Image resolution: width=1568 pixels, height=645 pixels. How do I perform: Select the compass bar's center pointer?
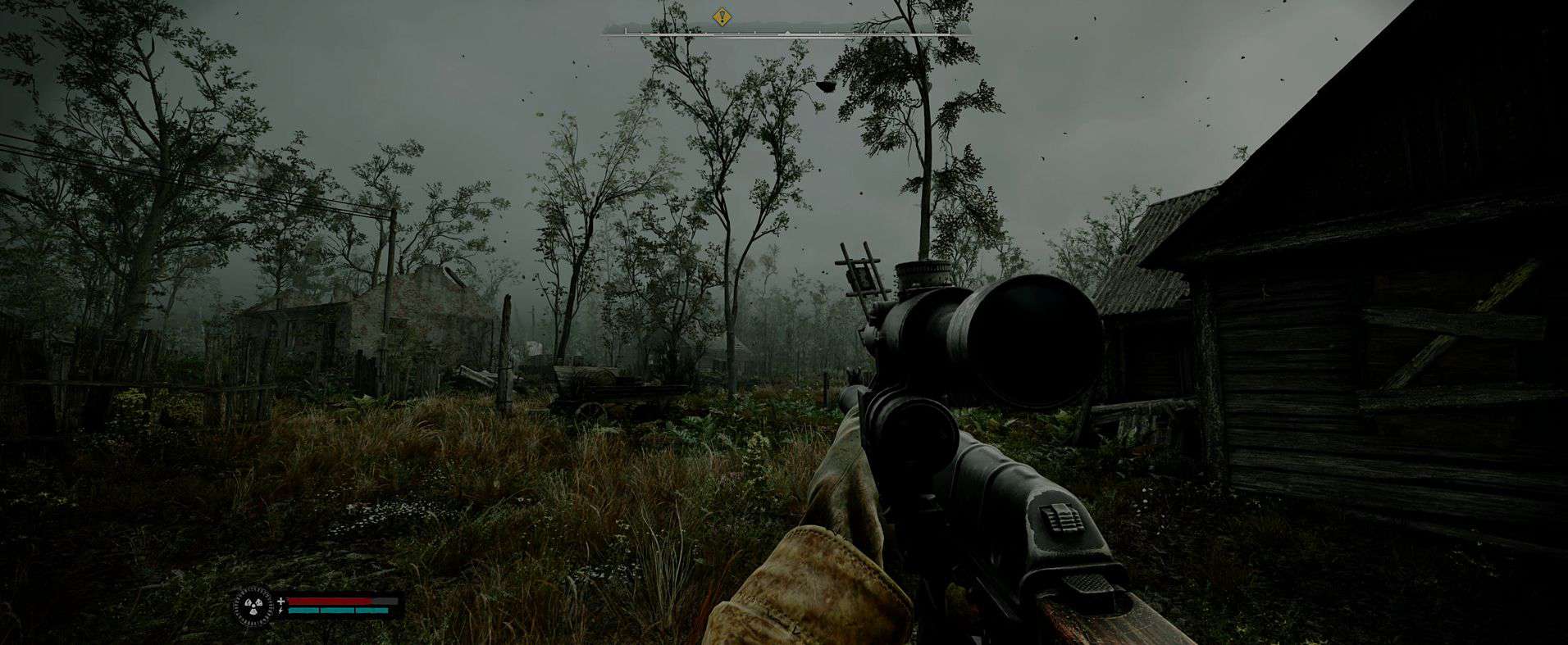click(786, 33)
